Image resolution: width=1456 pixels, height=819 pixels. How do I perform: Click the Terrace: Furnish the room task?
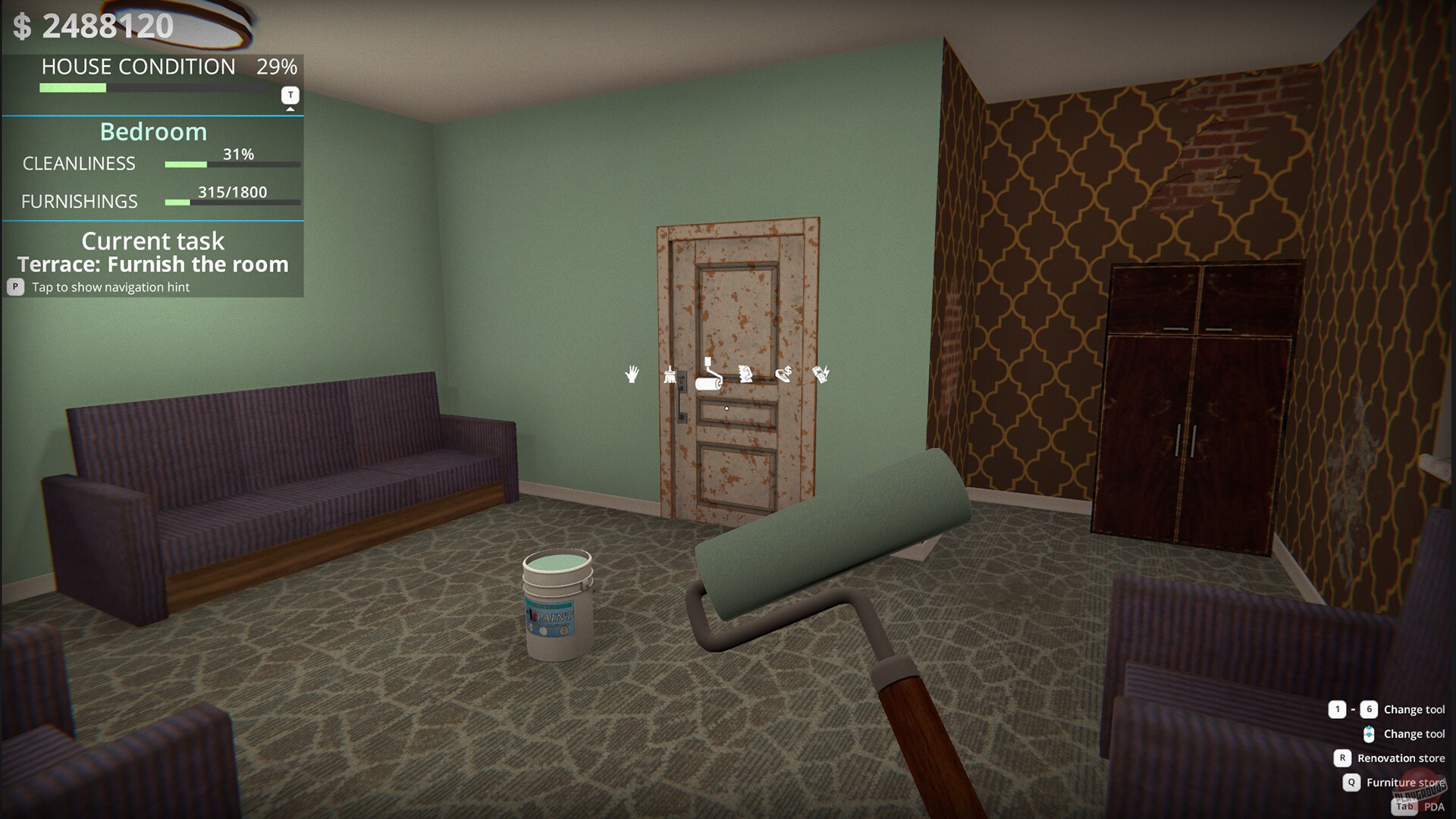click(152, 265)
